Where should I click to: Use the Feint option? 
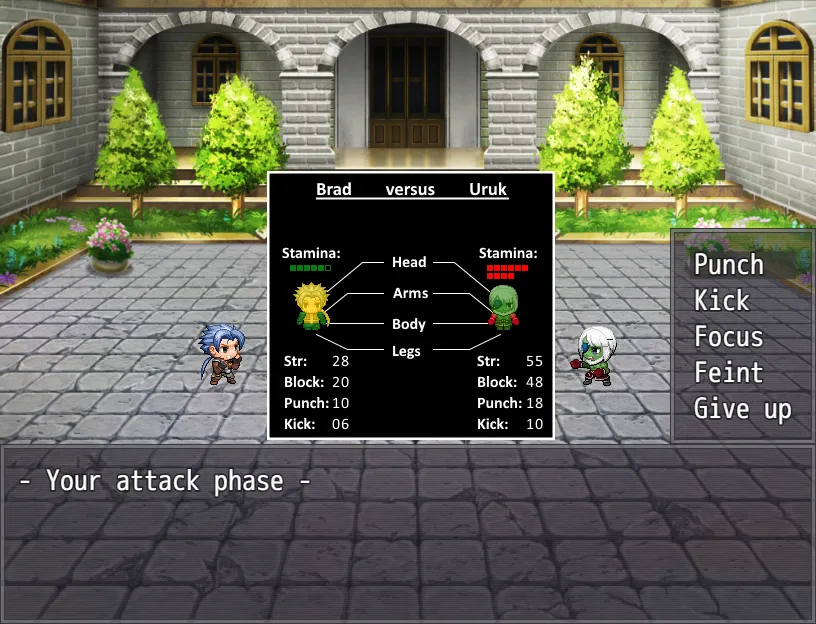pyautogui.click(x=729, y=373)
